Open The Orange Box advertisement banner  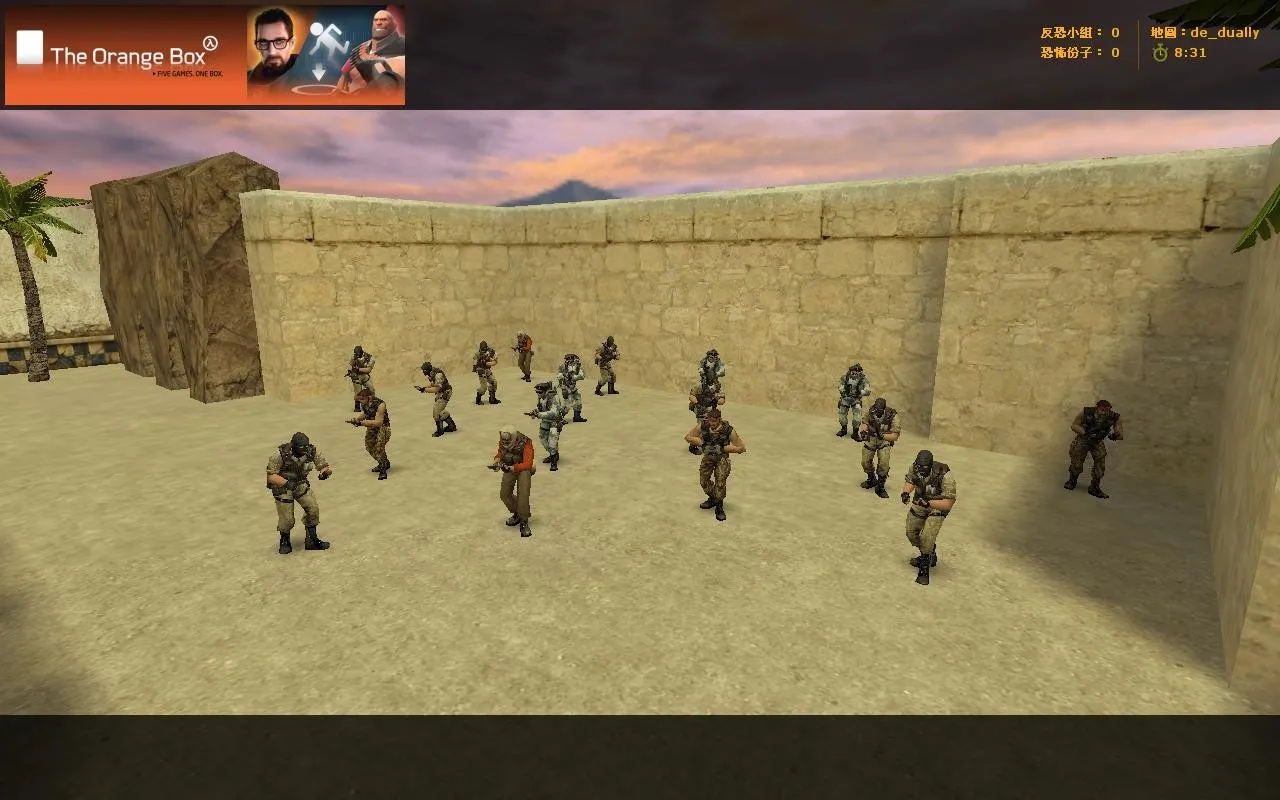coord(205,55)
